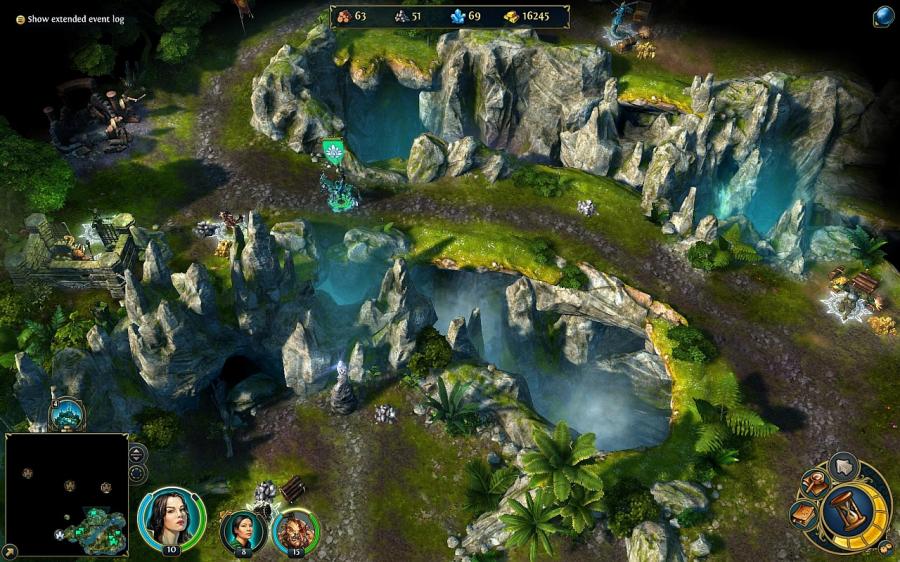
Task: Click the arrow button at minimap corner
Action: [9, 551]
